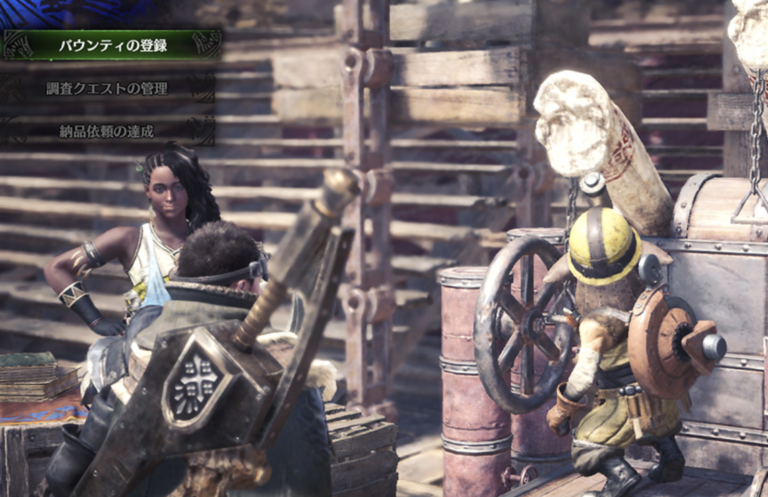The height and width of the screenshot is (497, 768).
Task: Open 調査クエストの管理 option
Action: point(107,88)
